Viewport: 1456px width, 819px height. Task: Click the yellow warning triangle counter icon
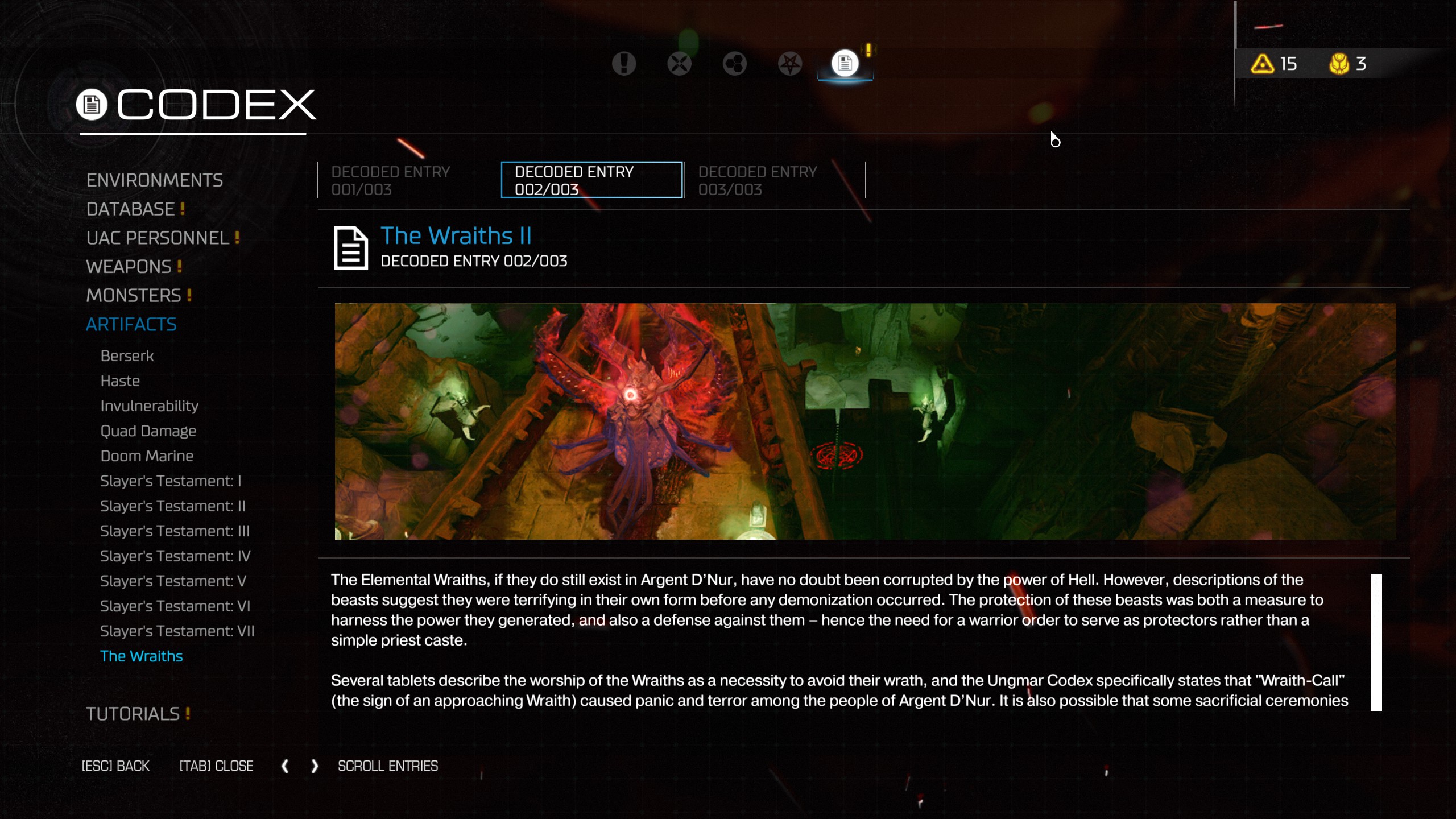click(1261, 64)
